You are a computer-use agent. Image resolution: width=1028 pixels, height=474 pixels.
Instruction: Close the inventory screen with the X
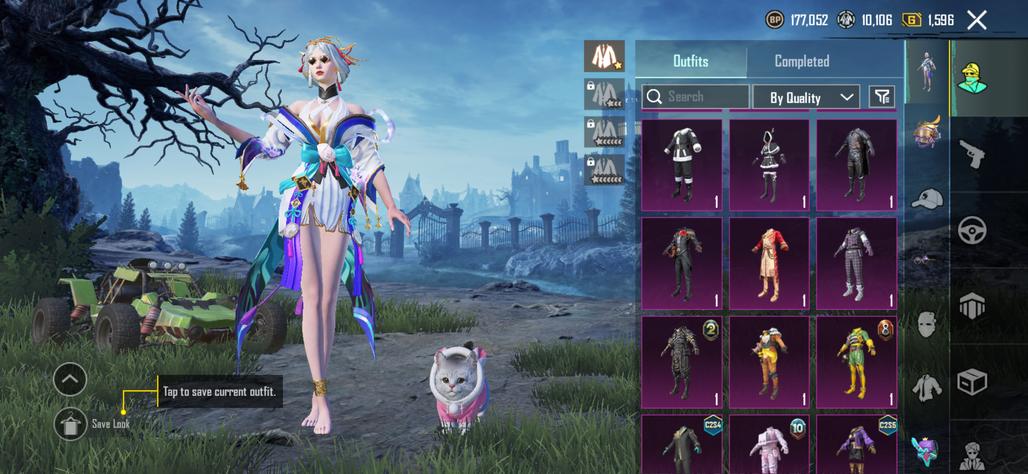pos(977,20)
